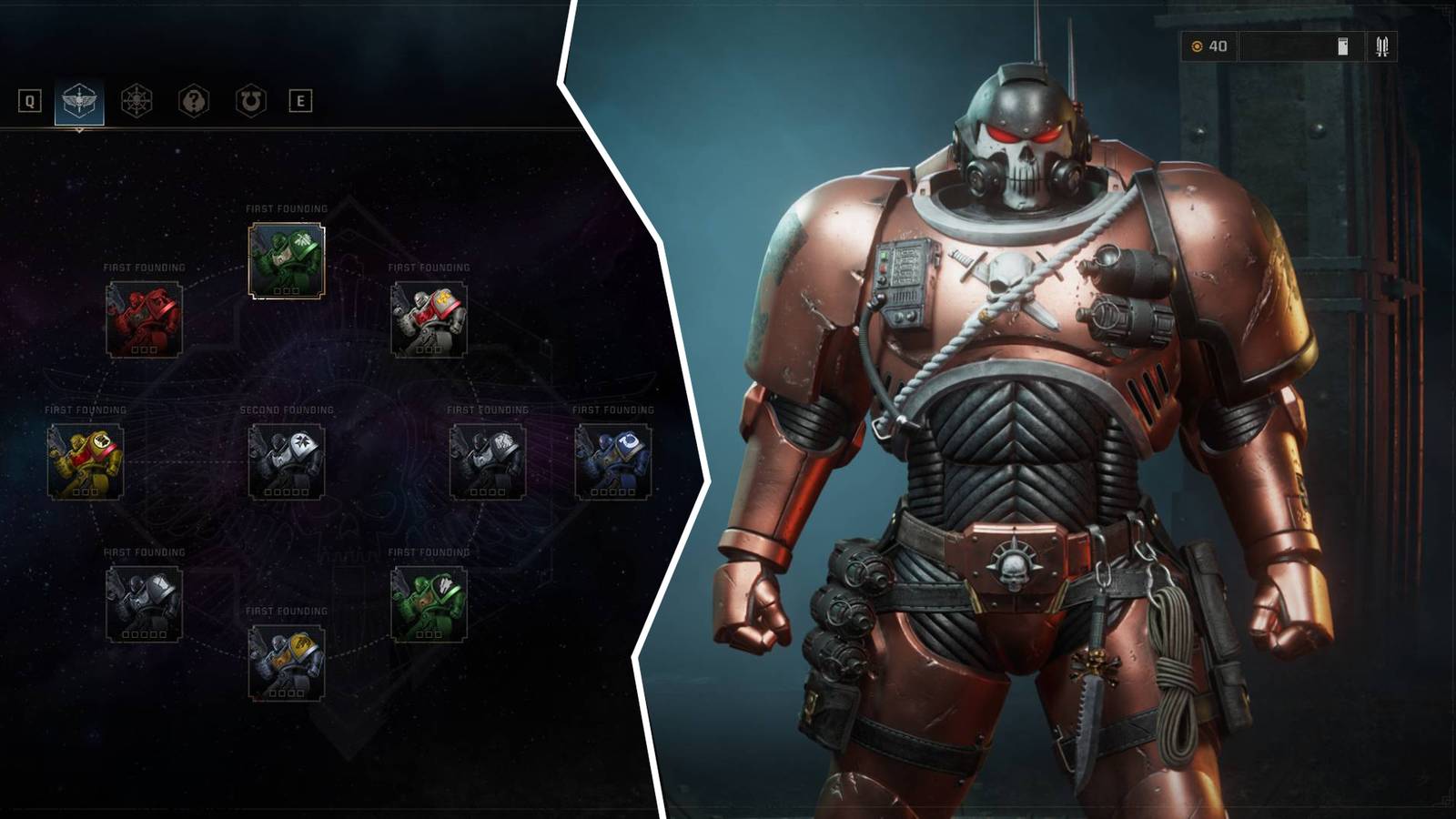Click the currency amount showing 40
Viewport: 1456px width, 819px height.
pos(1219,45)
